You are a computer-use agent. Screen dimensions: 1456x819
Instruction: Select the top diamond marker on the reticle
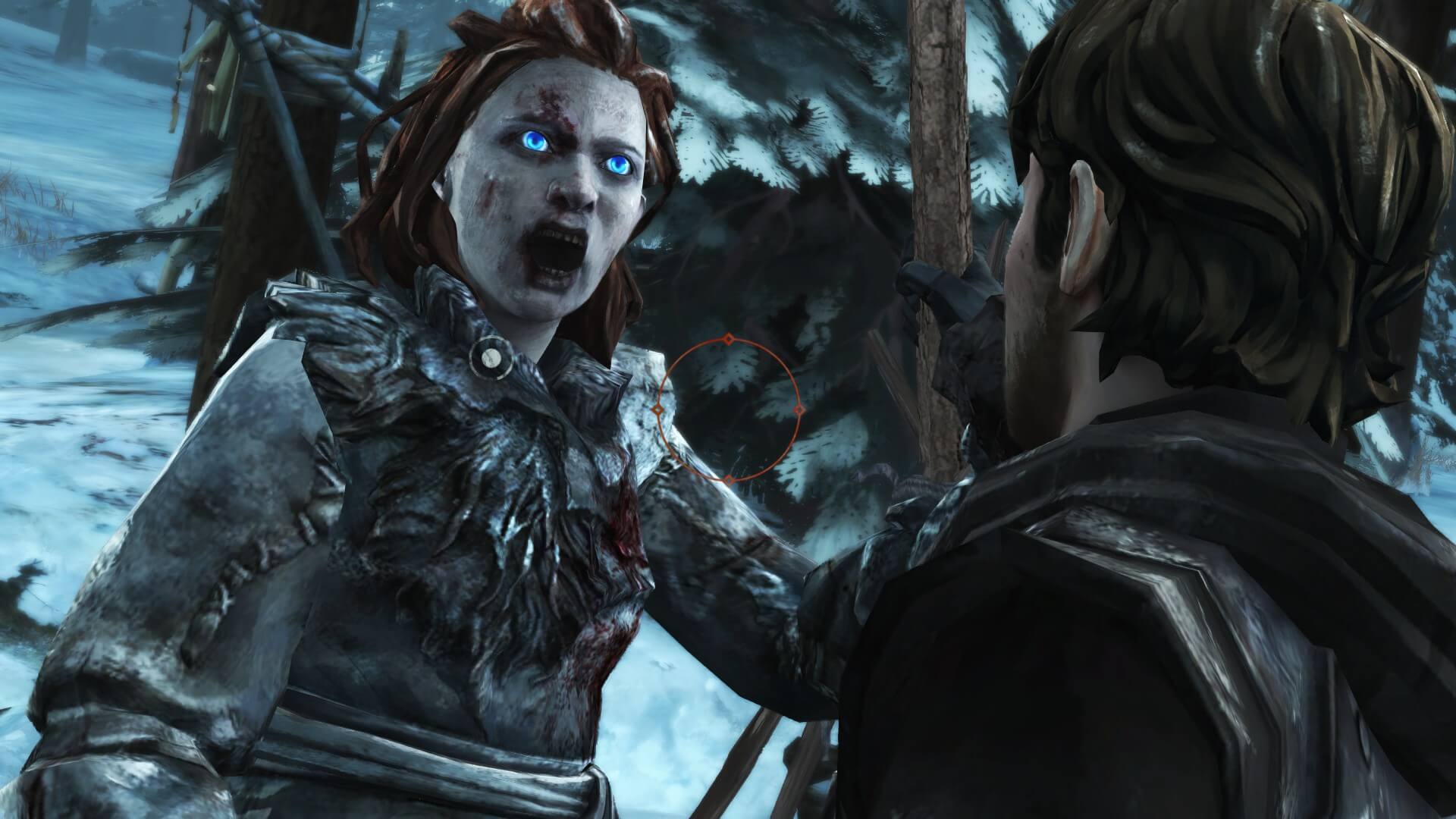tap(730, 340)
